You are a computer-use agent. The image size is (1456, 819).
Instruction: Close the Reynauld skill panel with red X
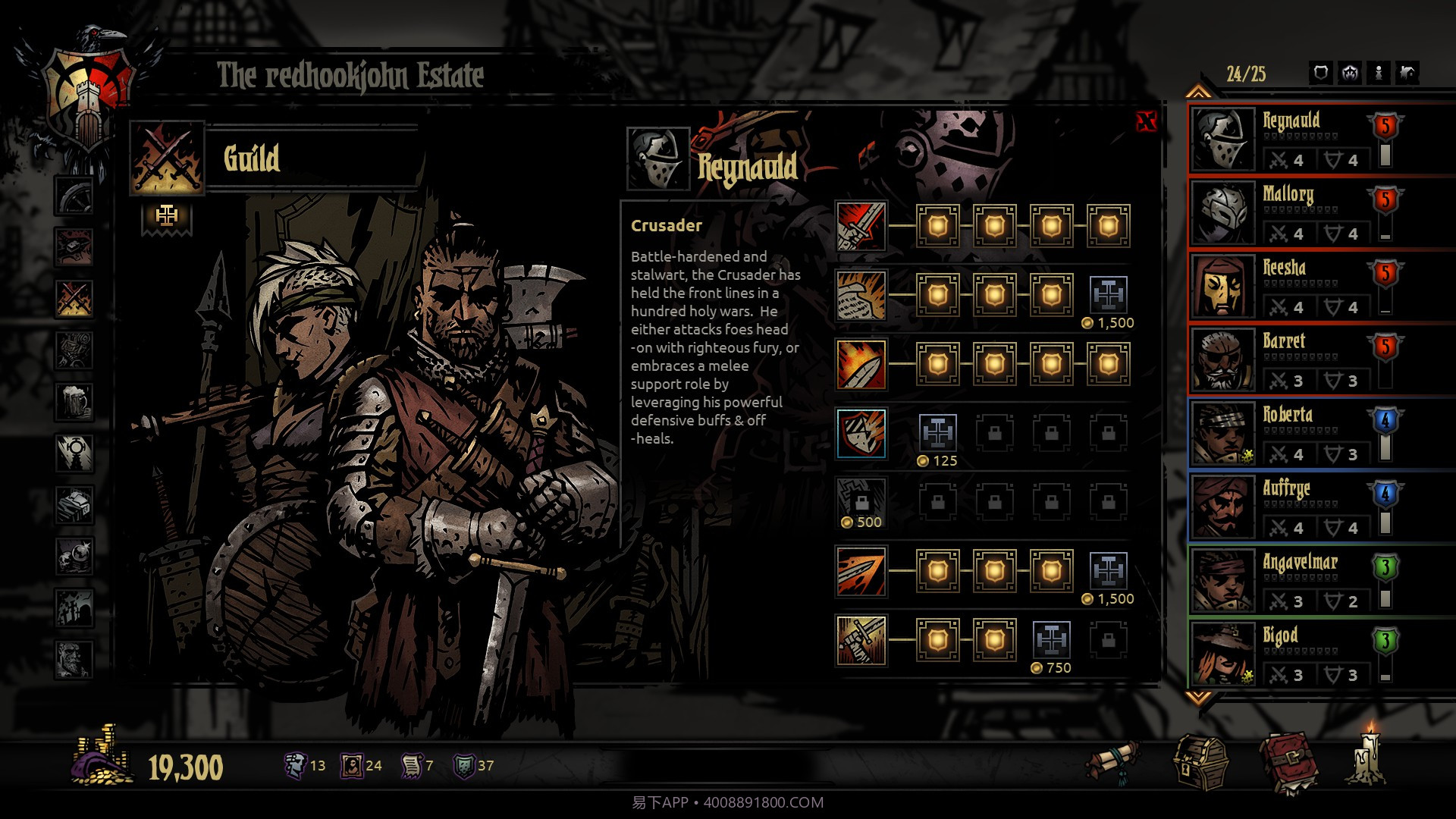tap(1147, 121)
